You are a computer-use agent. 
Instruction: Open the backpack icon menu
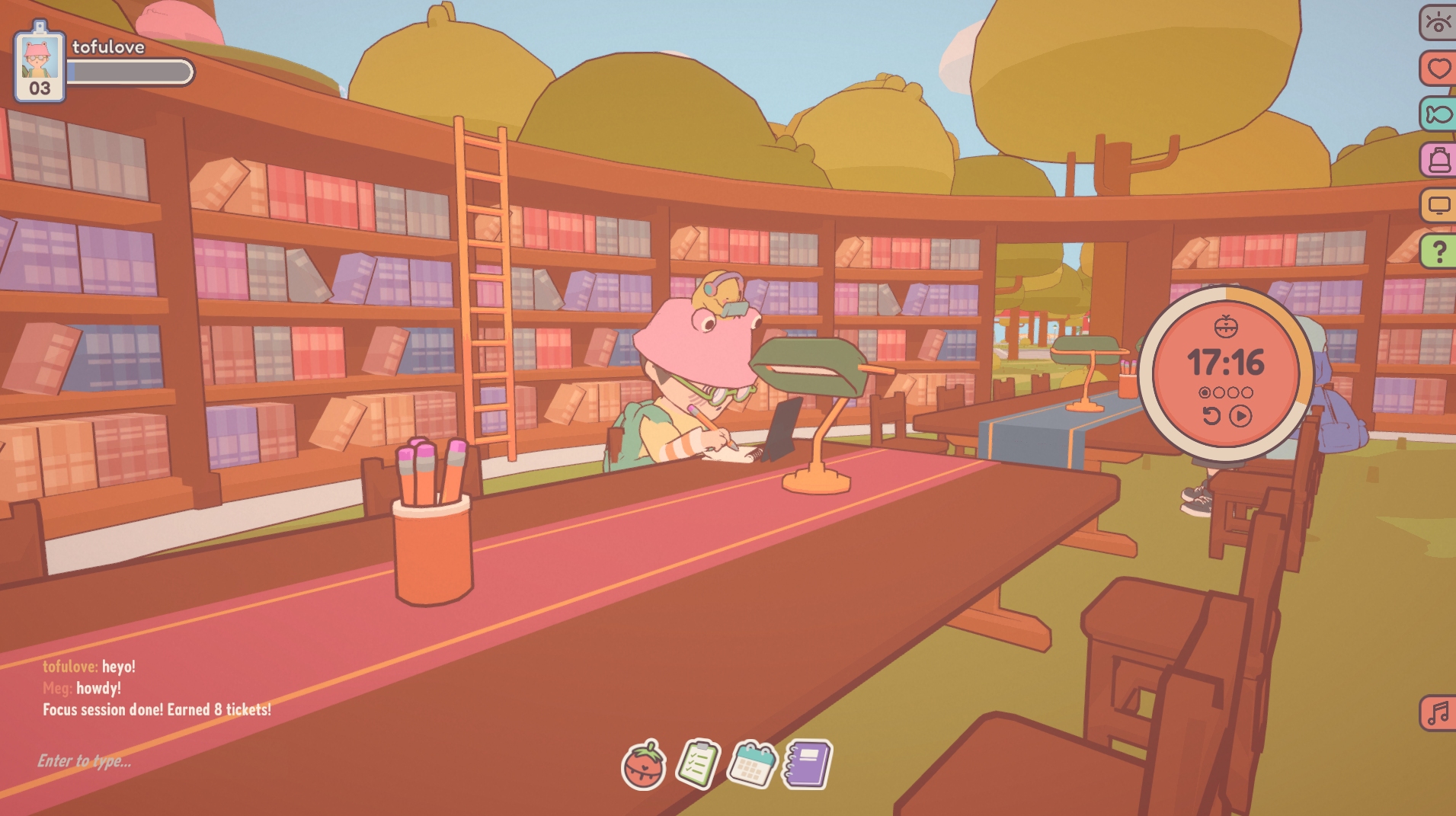[1438, 160]
